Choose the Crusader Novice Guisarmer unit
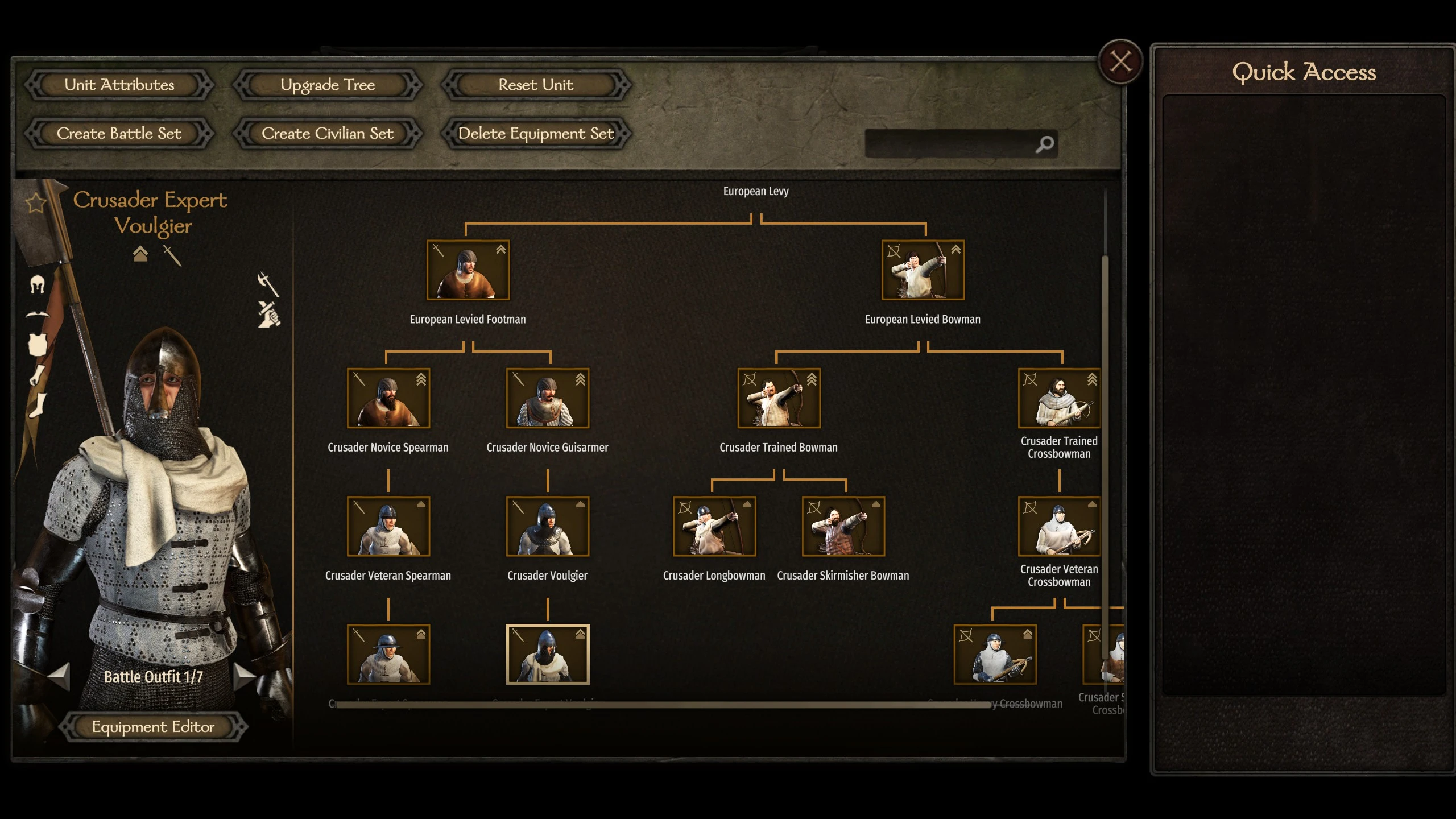The width and height of the screenshot is (1456, 819). pos(548,398)
